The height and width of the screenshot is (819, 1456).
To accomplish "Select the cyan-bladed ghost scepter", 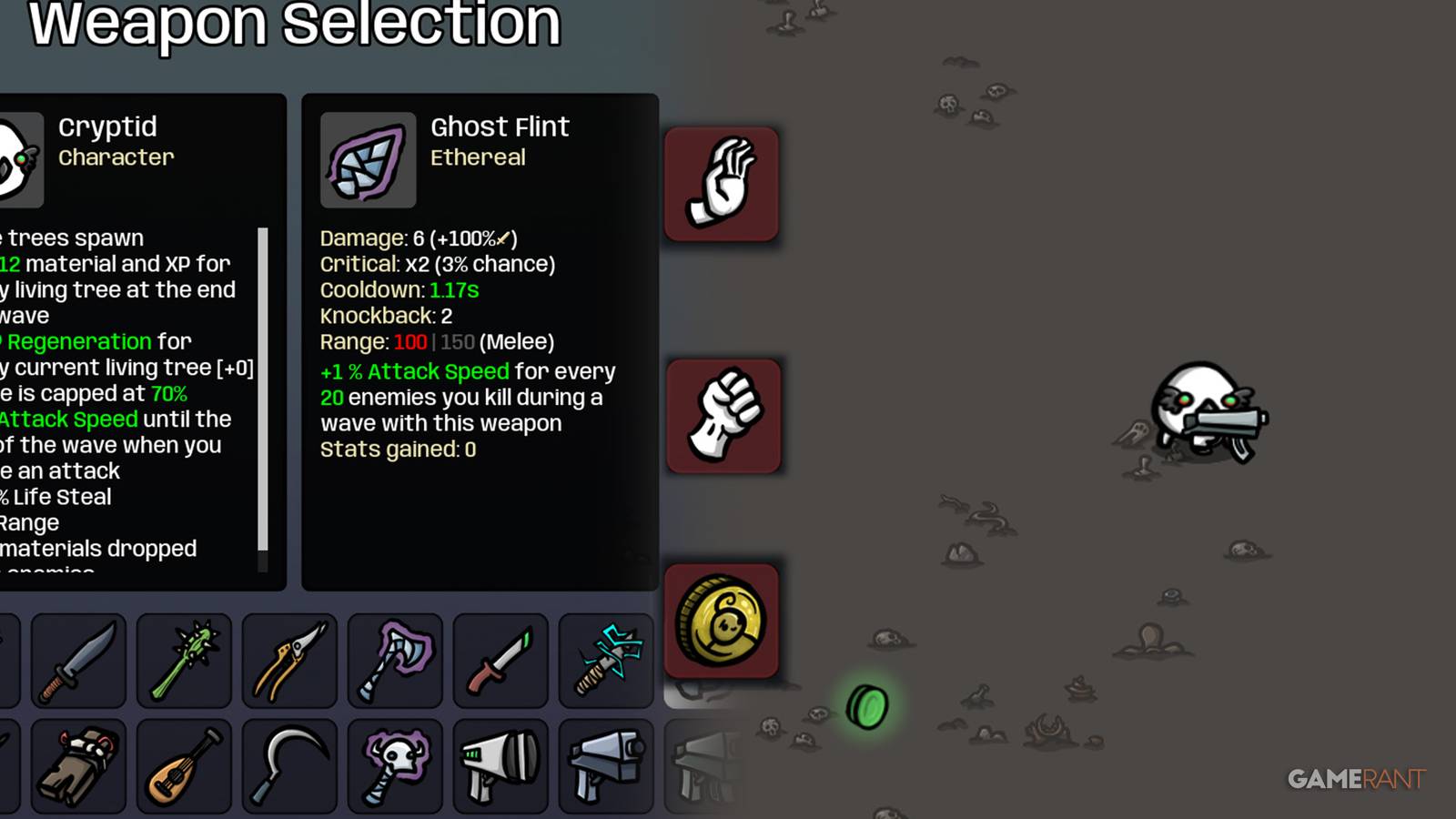I will pyautogui.click(x=605, y=661).
